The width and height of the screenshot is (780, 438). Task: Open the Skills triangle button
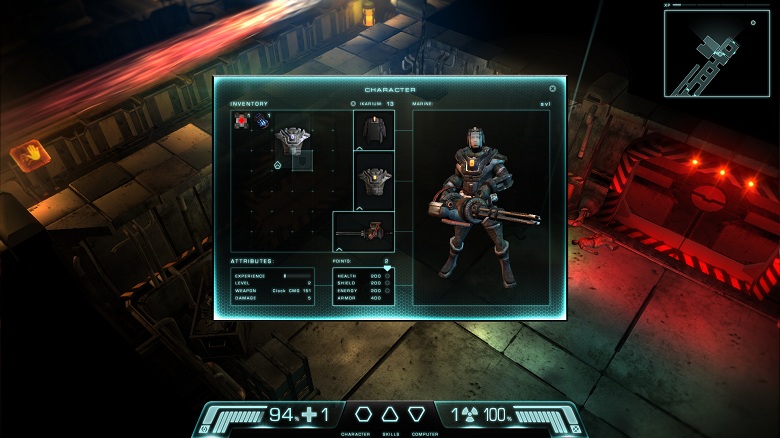coord(390,413)
